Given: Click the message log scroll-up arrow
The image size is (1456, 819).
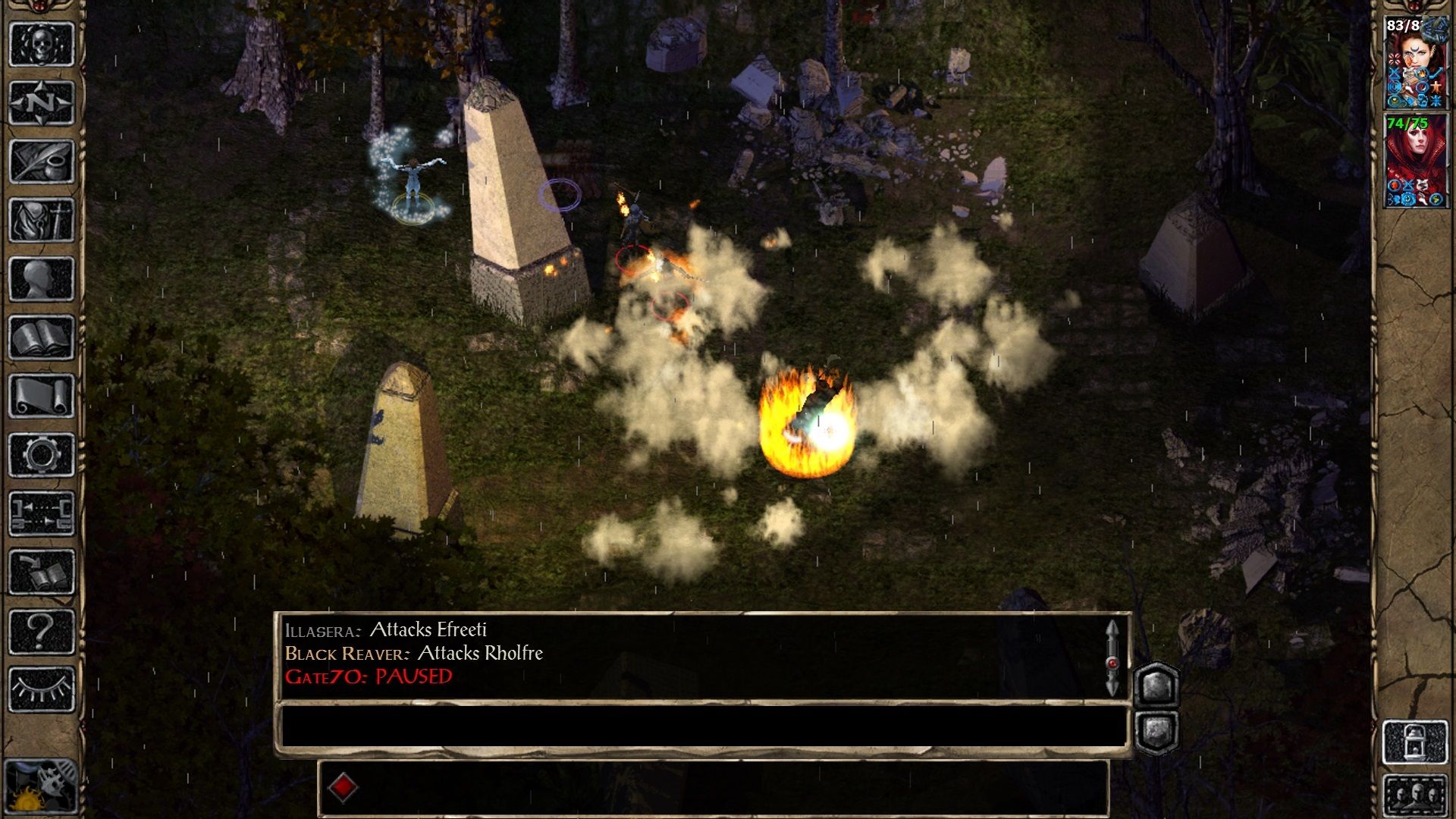Looking at the screenshot, I should click(x=1113, y=629).
